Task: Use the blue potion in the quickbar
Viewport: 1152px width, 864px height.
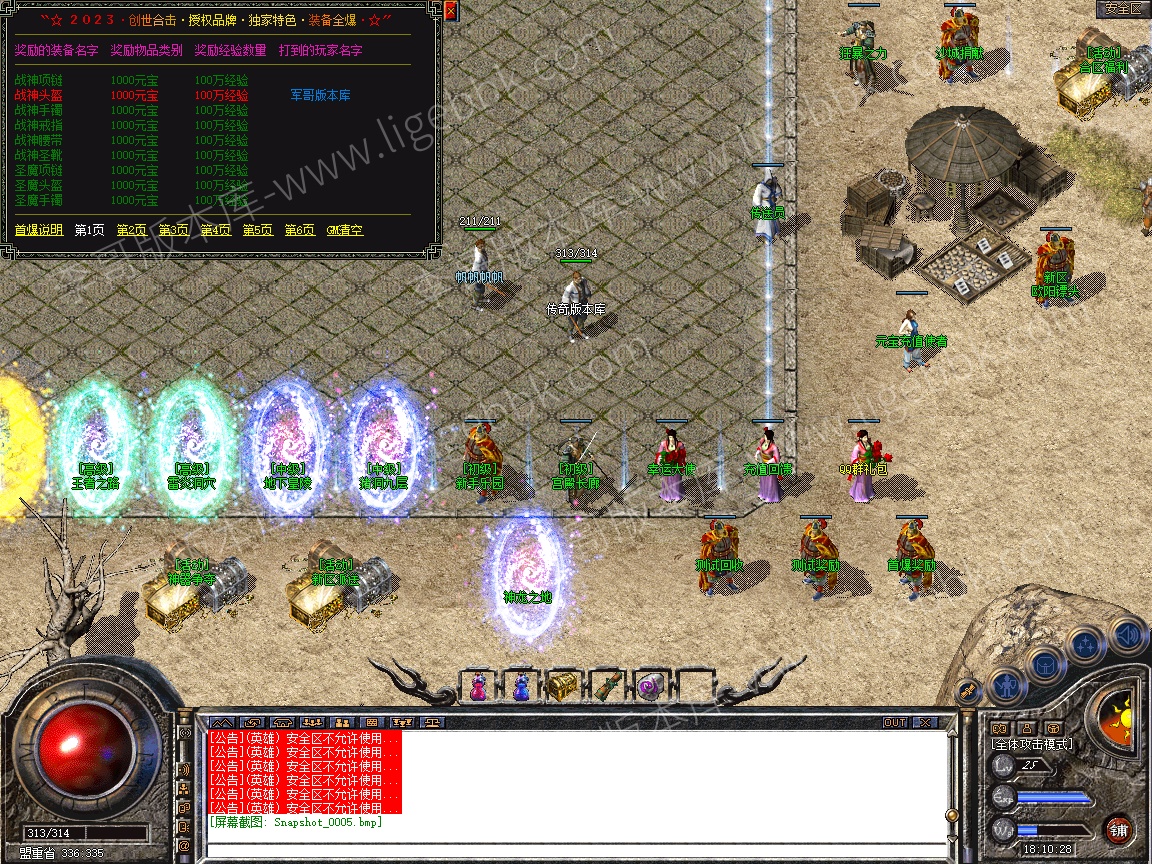Action: pyautogui.click(x=520, y=688)
